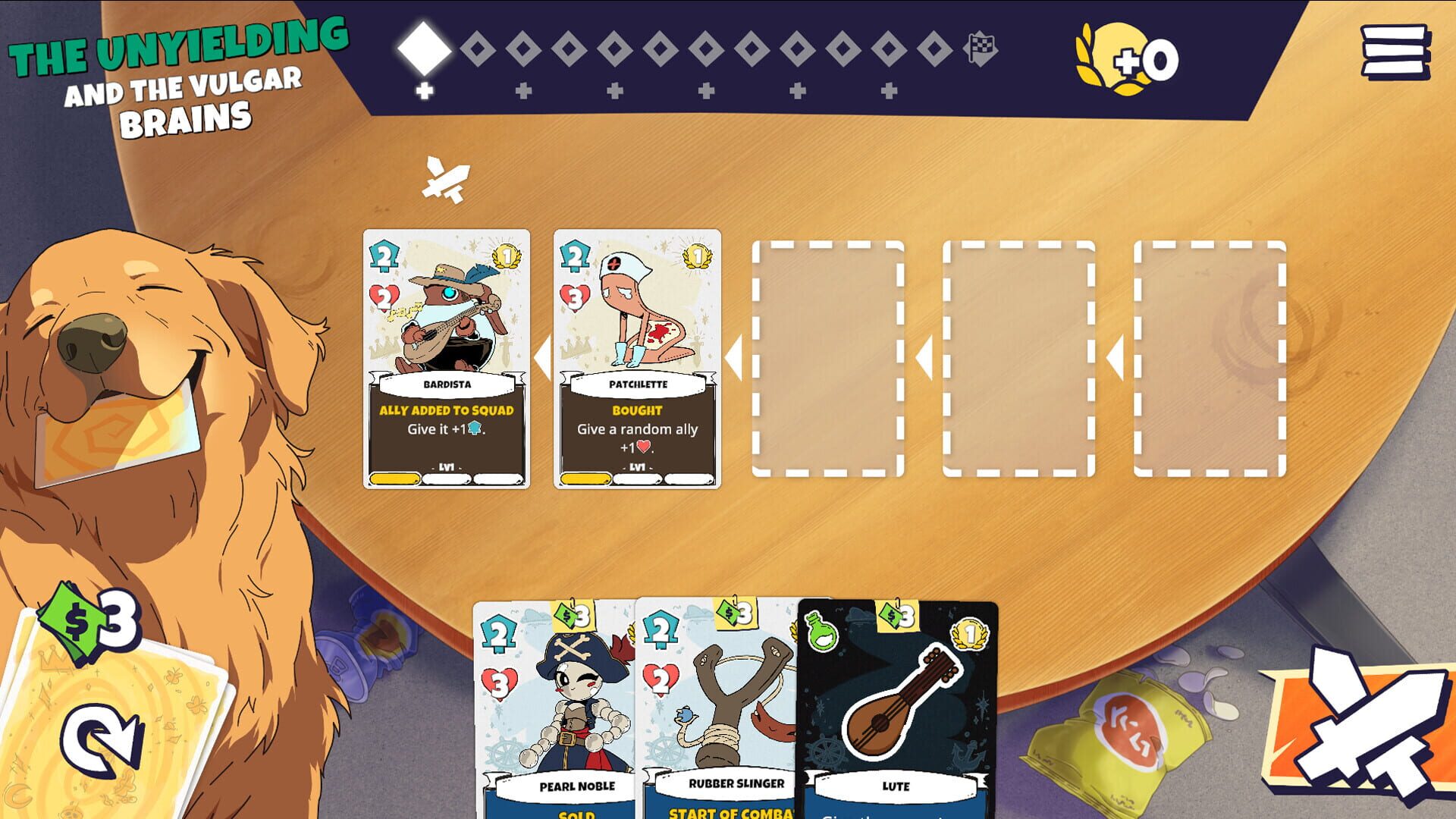
Task: Click an empty dashed squad slot
Action: [827, 360]
